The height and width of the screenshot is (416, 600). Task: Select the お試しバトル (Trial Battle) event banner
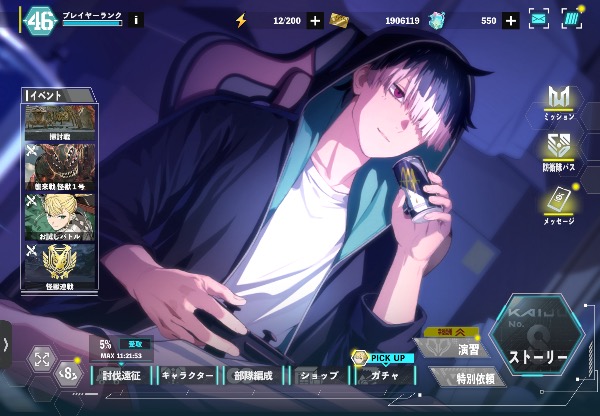coord(58,215)
